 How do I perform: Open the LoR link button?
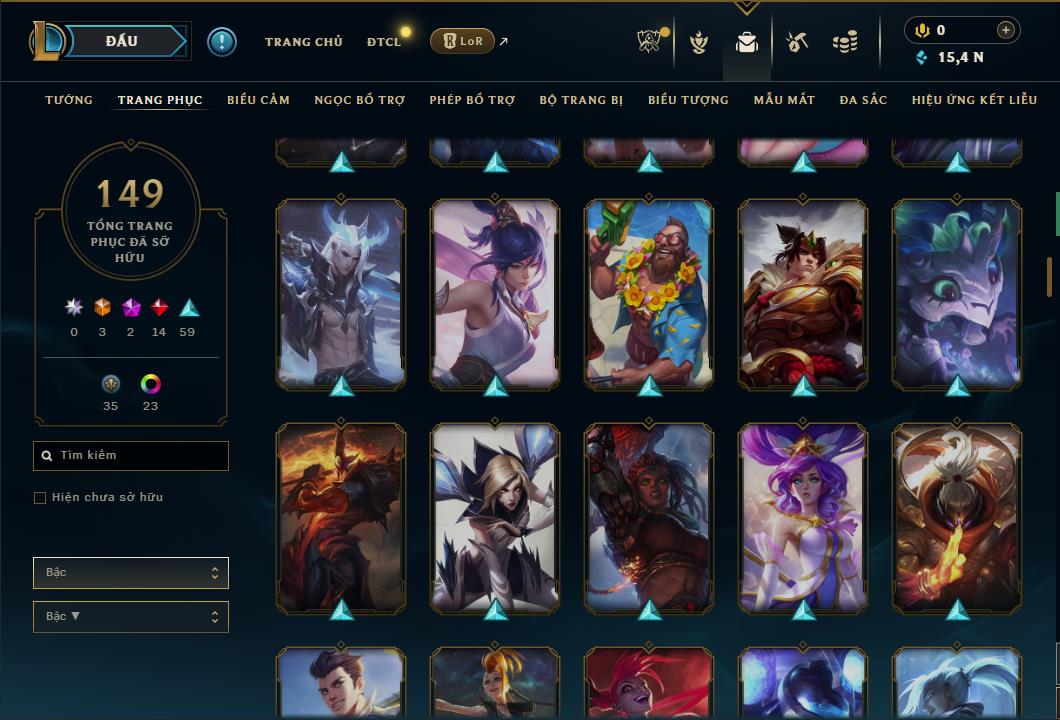(462, 41)
